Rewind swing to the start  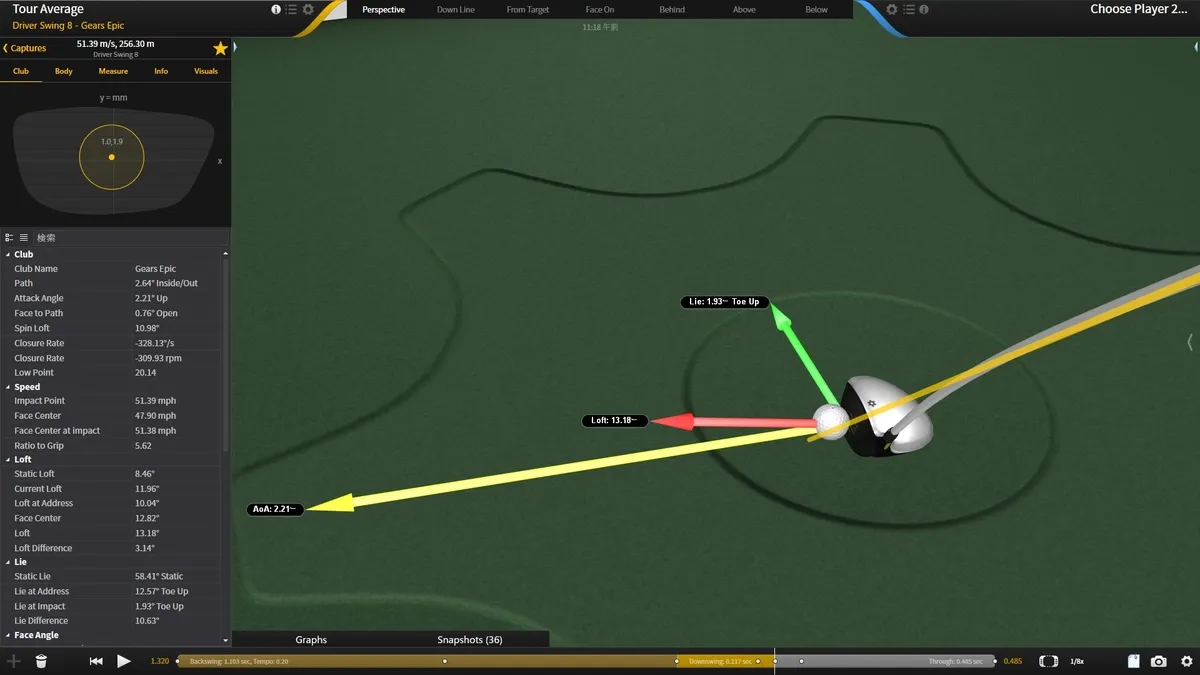pos(96,661)
